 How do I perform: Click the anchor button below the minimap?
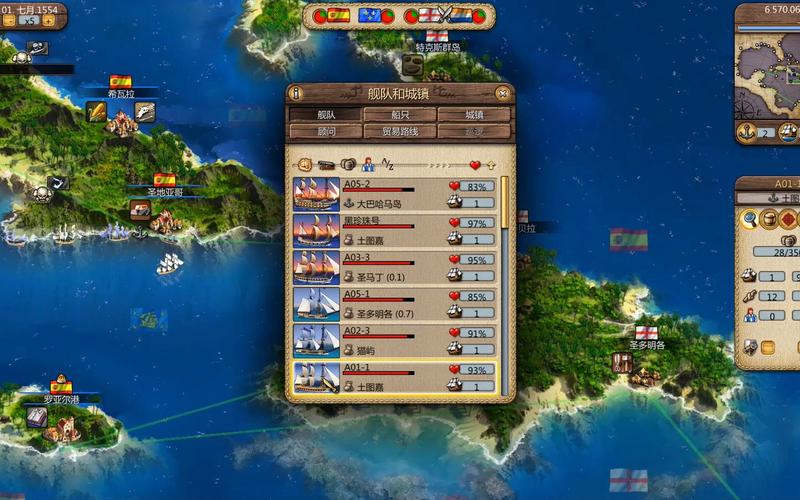pyautogui.click(x=745, y=132)
